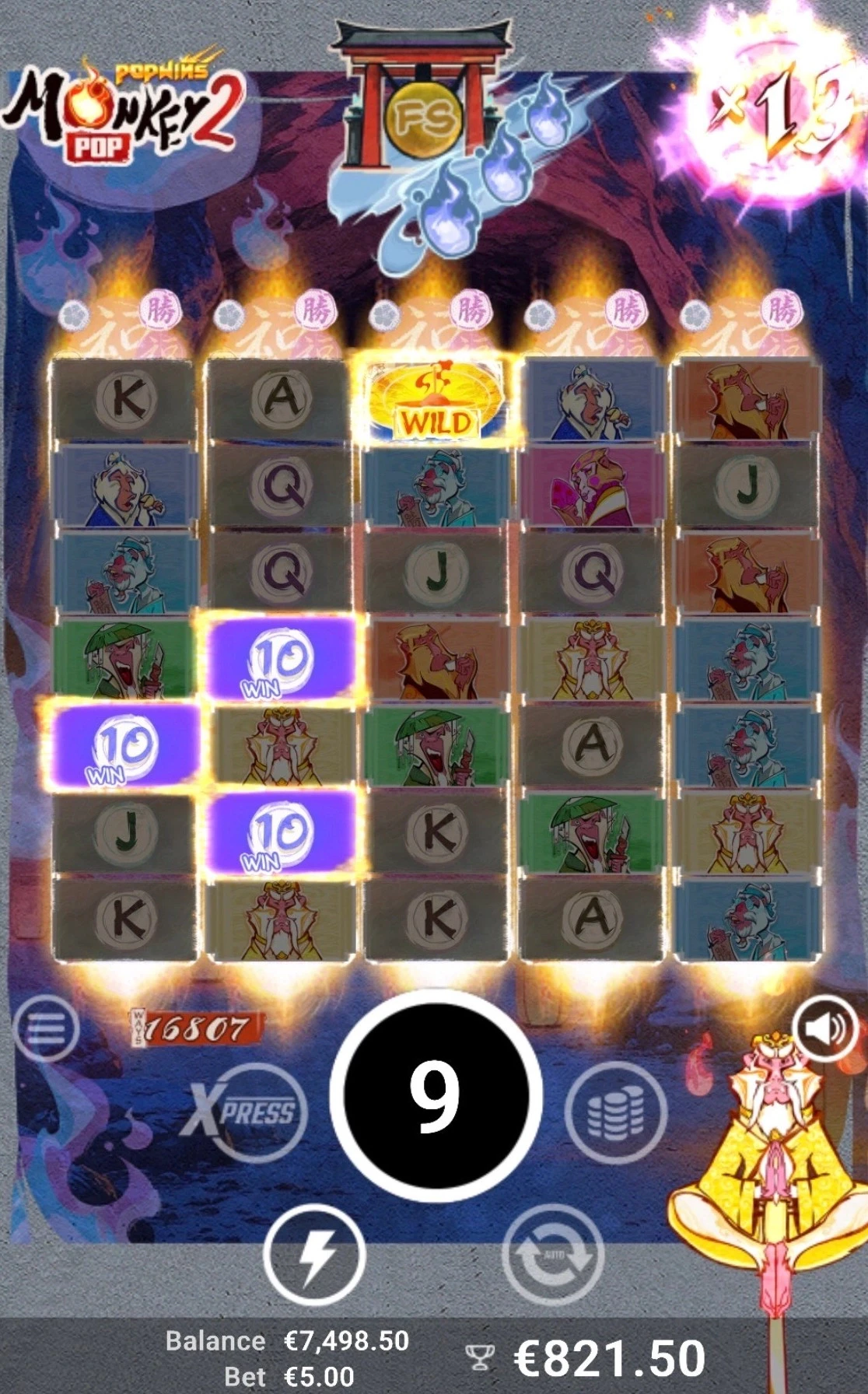Tap the spin button showing 9
Viewport: 868px width, 1394px height.
(435, 1095)
